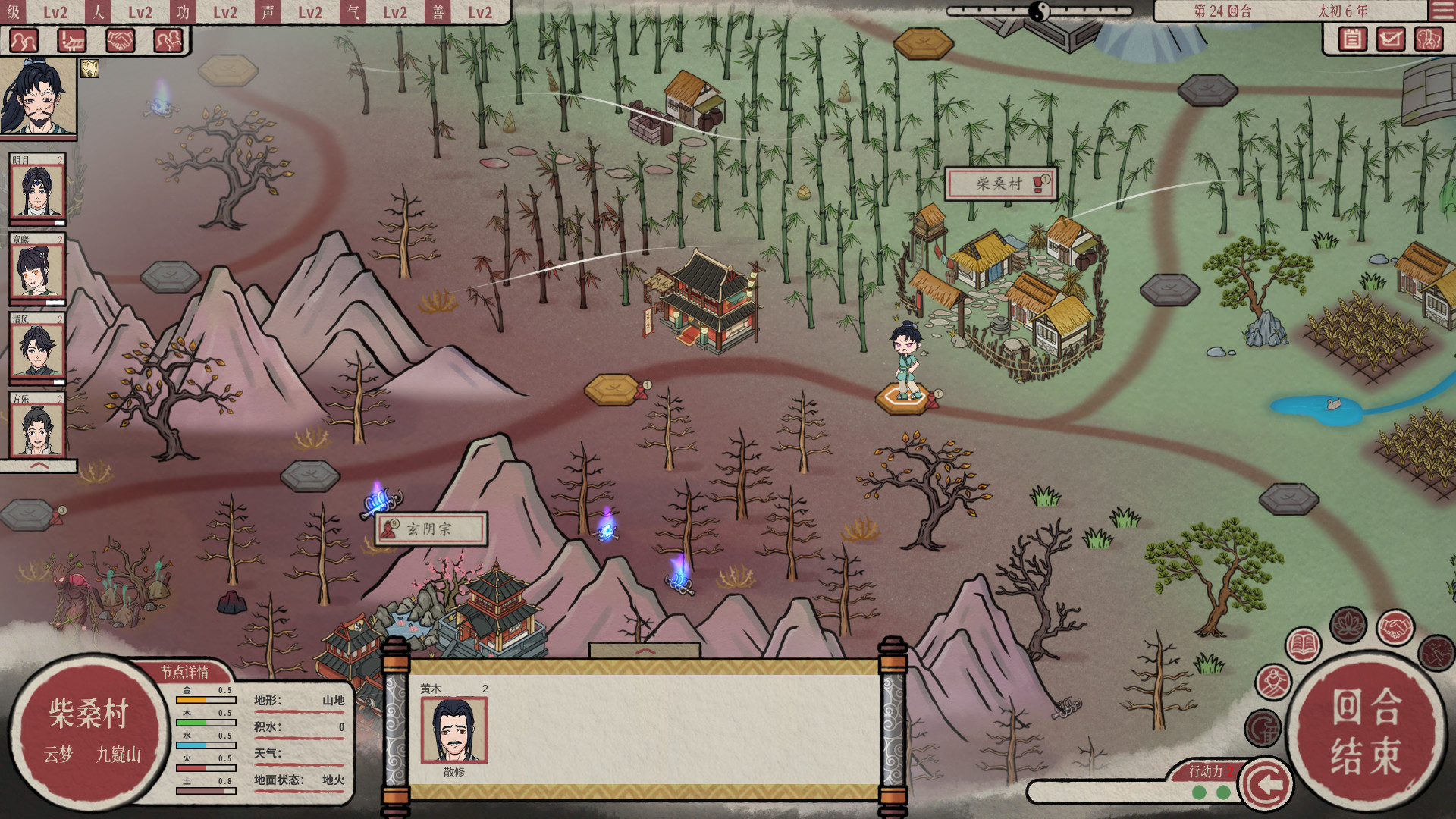Open the hamburger menu
This screenshot has height=819, width=1456.
(x=1442, y=11)
